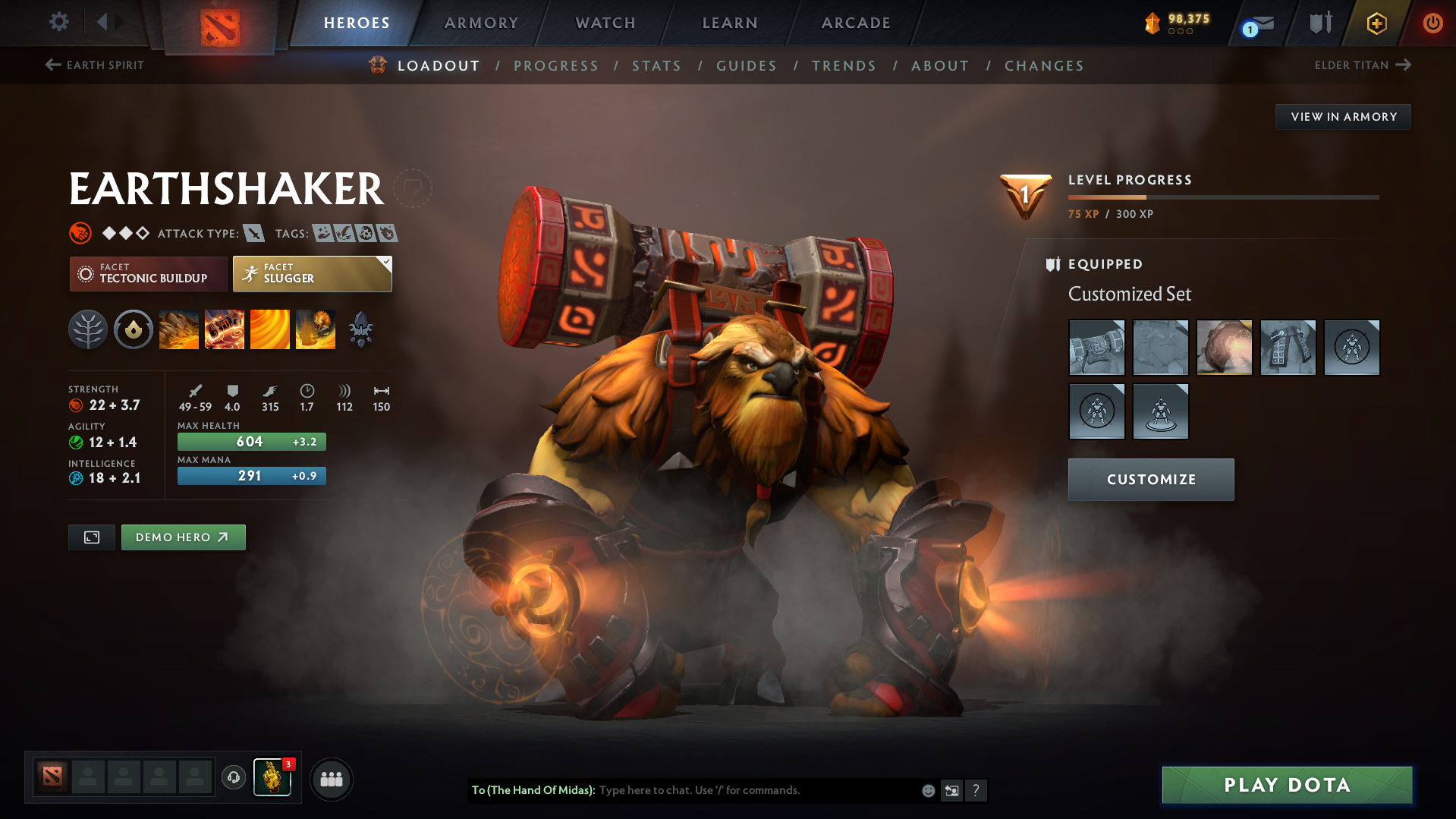Image resolution: width=1456 pixels, height=819 pixels.
Task: Toggle voice chat icon in party bar
Action: (x=233, y=778)
